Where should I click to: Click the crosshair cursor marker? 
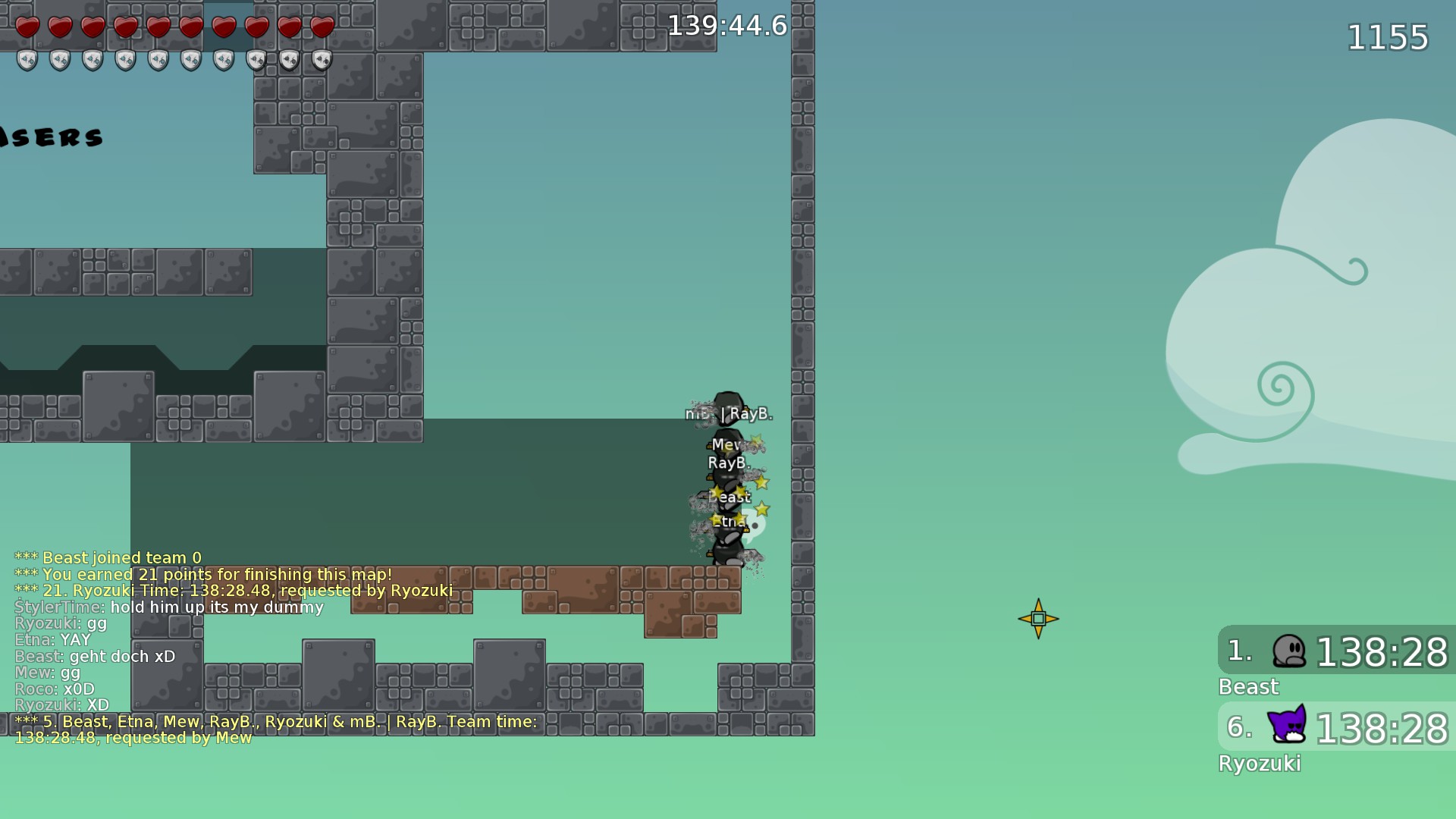[x=1038, y=618]
